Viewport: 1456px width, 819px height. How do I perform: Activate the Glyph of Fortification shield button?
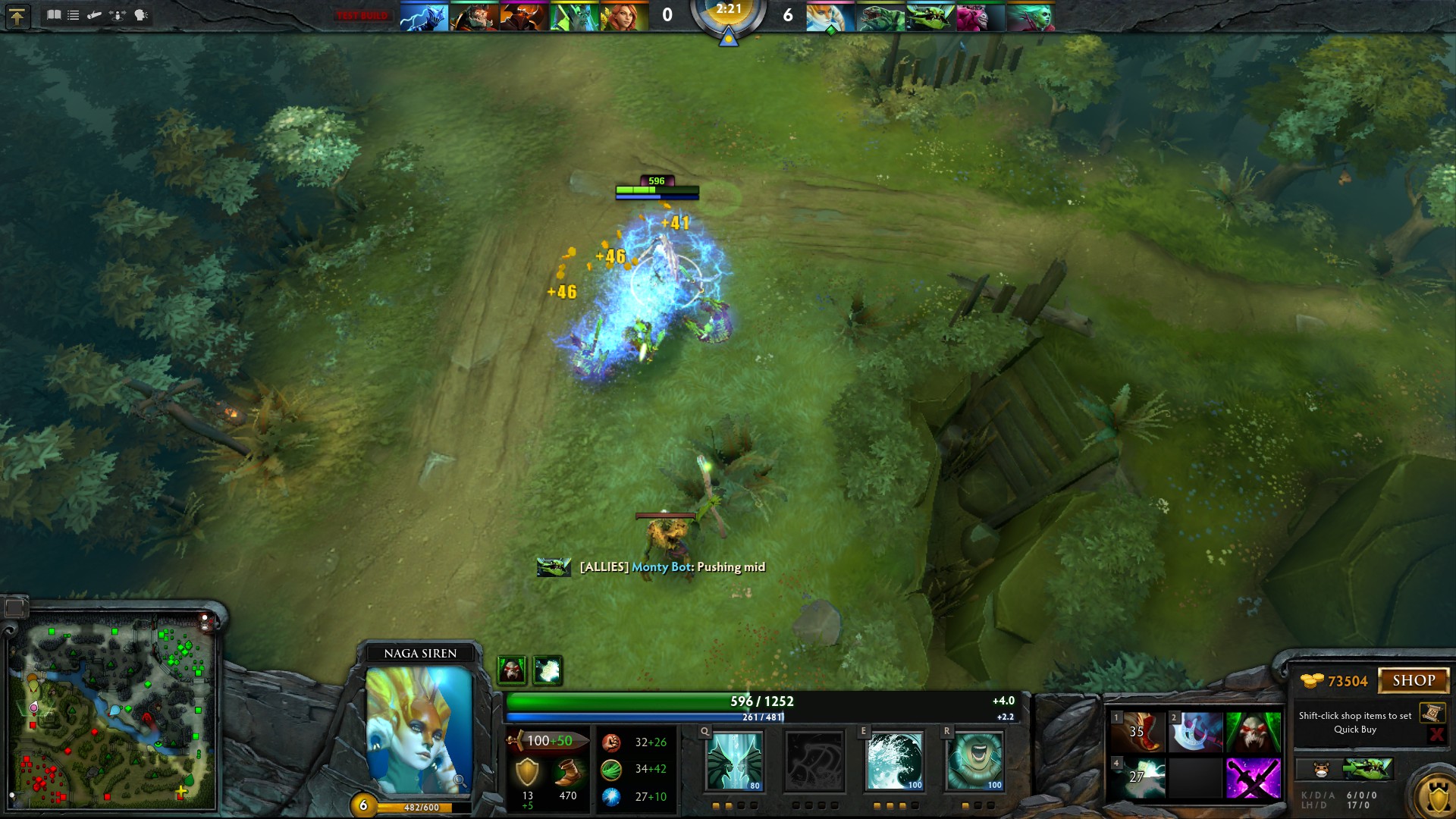pyautogui.click(x=1437, y=796)
